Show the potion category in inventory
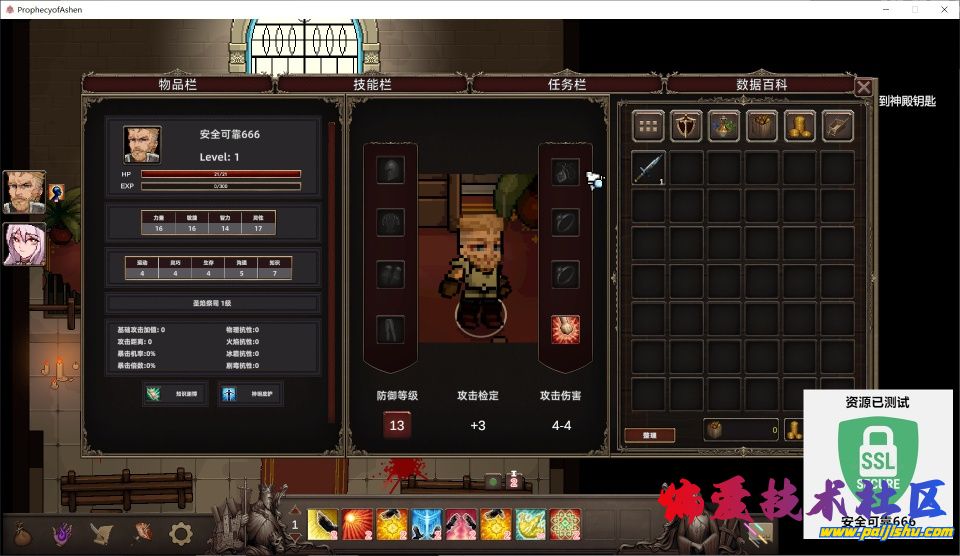The image size is (960, 556). (x=724, y=126)
